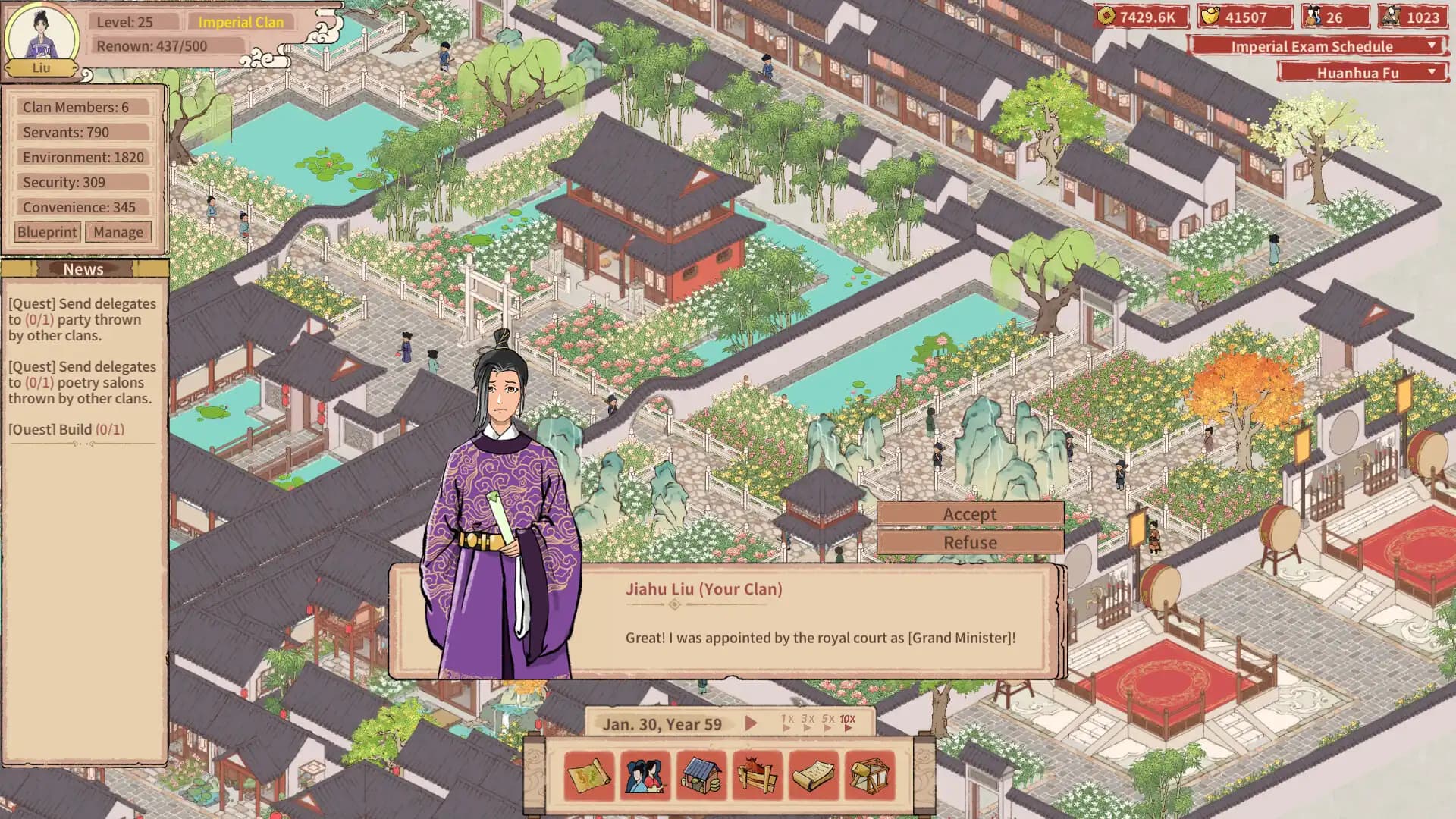Screen dimensions: 1456x819
Task: Resume time with the large play arrow
Action: point(751,723)
